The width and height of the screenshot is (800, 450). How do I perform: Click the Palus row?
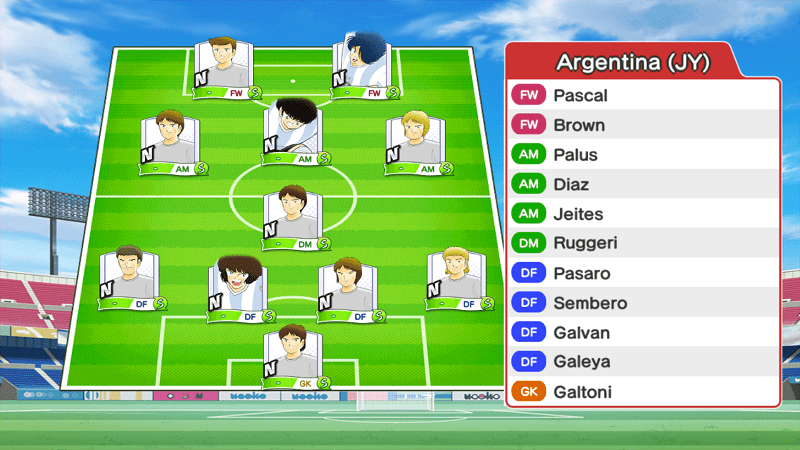[x=641, y=155]
